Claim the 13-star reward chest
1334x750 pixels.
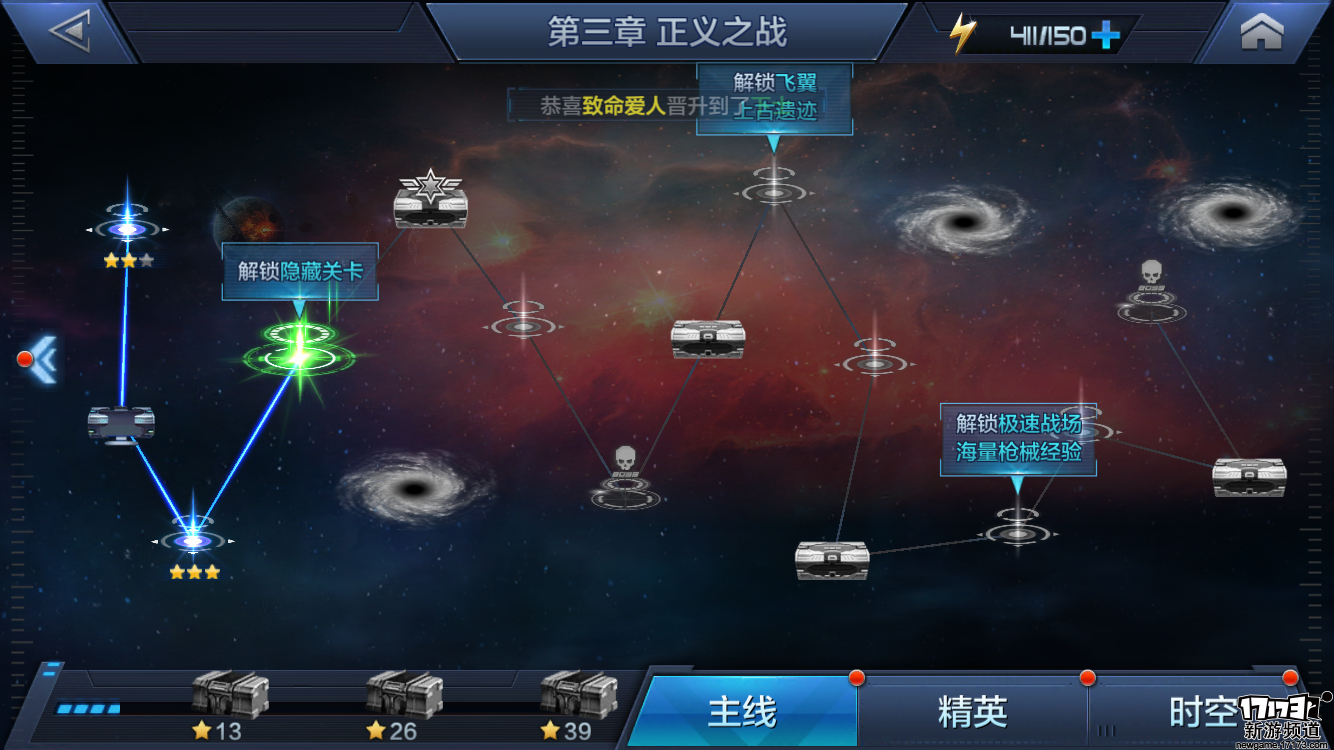pyautogui.click(x=229, y=694)
